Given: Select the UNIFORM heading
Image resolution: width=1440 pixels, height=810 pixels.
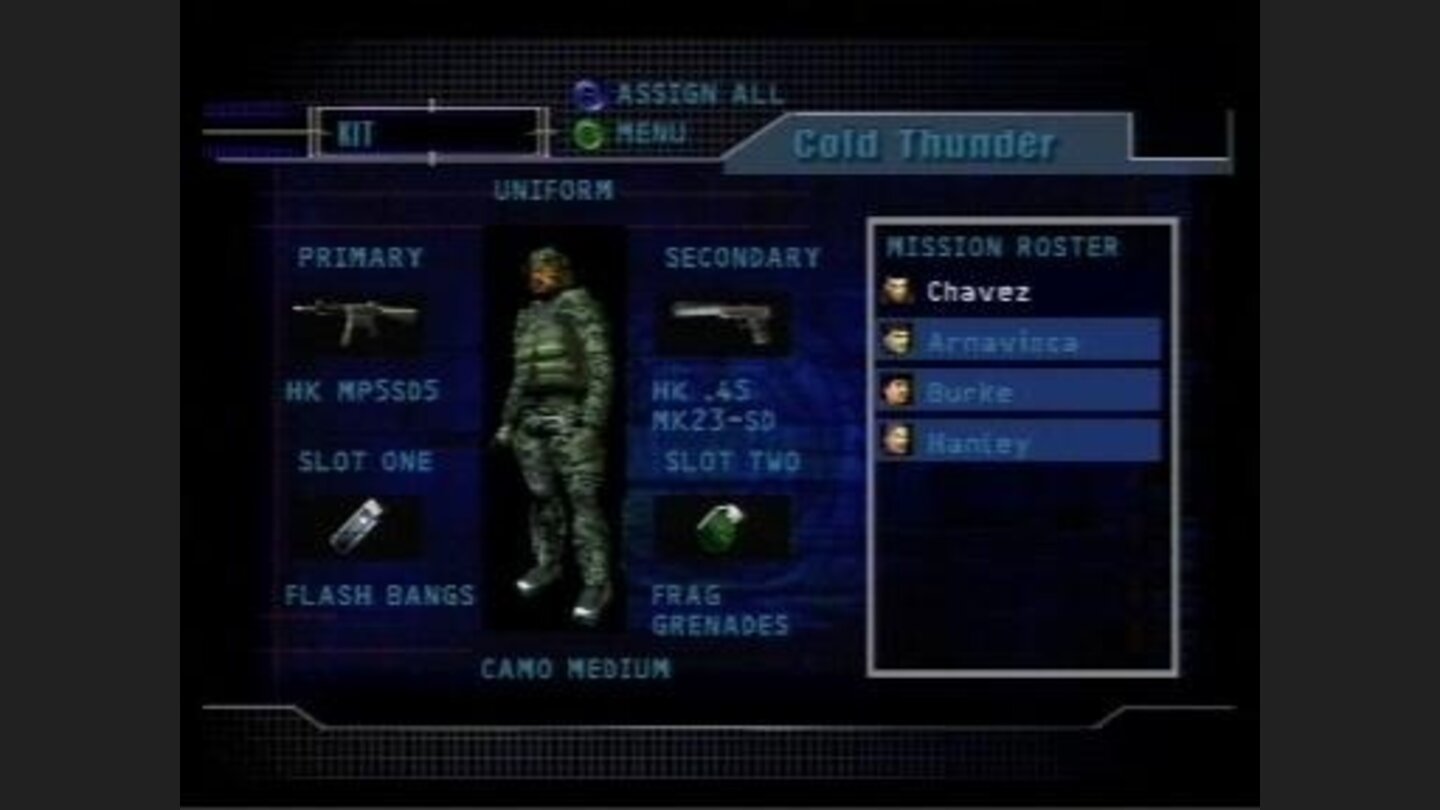Looking at the screenshot, I should pyautogui.click(x=554, y=188).
